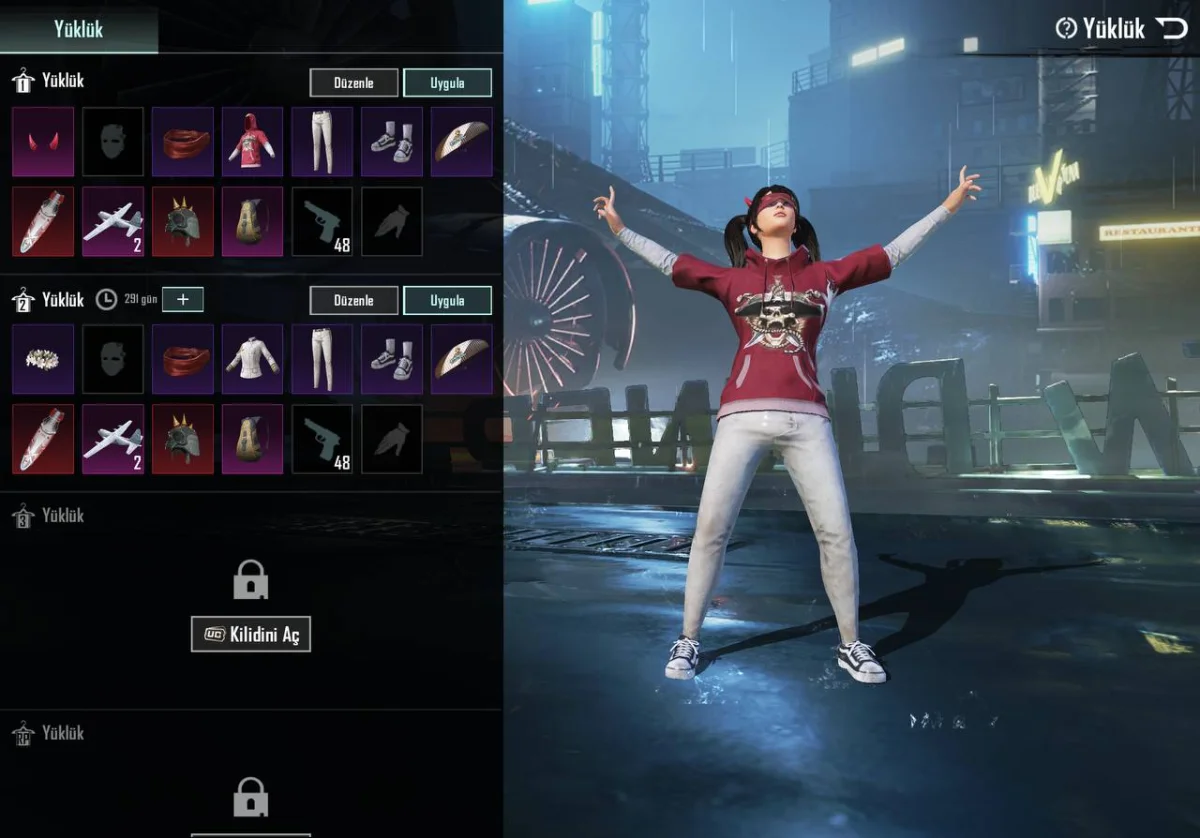Click Düzenle for loadout 1
This screenshot has height=838, width=1200.
coord(353,82)
